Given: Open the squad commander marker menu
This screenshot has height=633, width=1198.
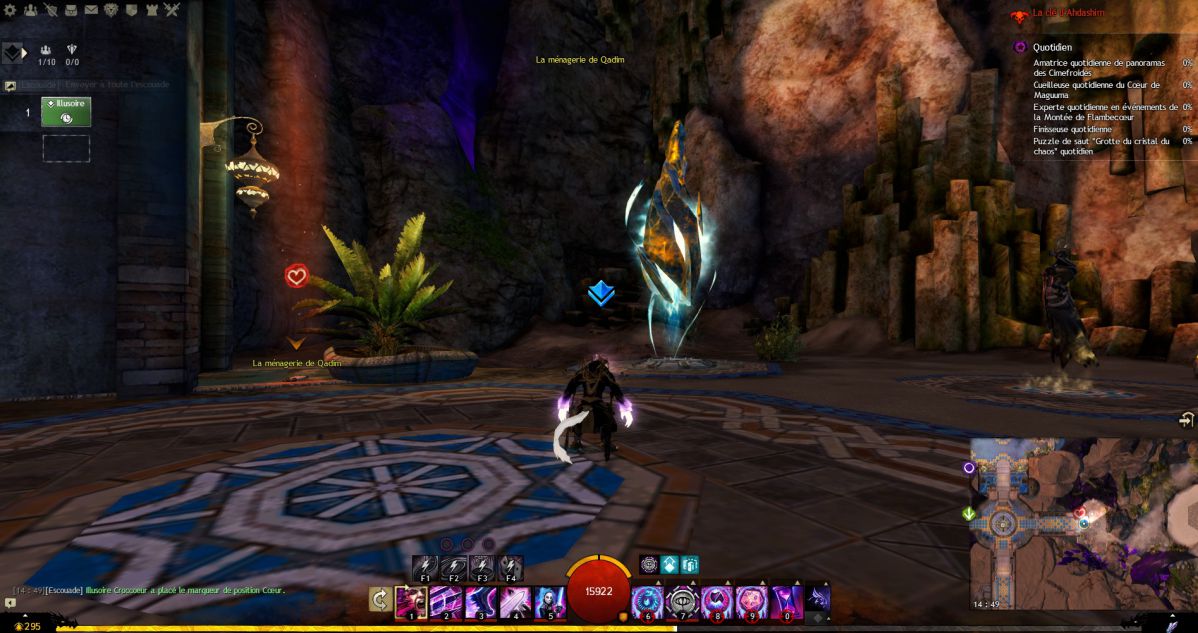Looking at the screenshot, I should (14, 53).
